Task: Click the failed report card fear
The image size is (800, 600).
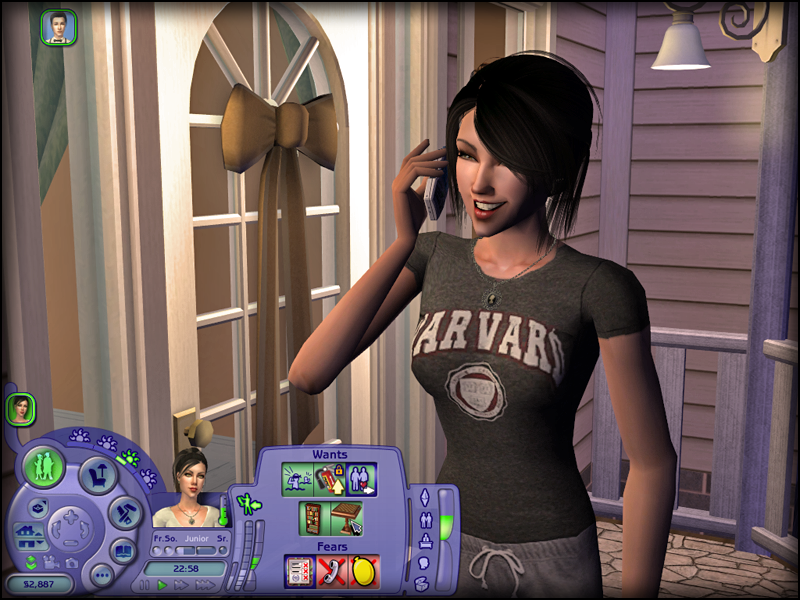Action: pyautogui.click(x=299, y=570)
